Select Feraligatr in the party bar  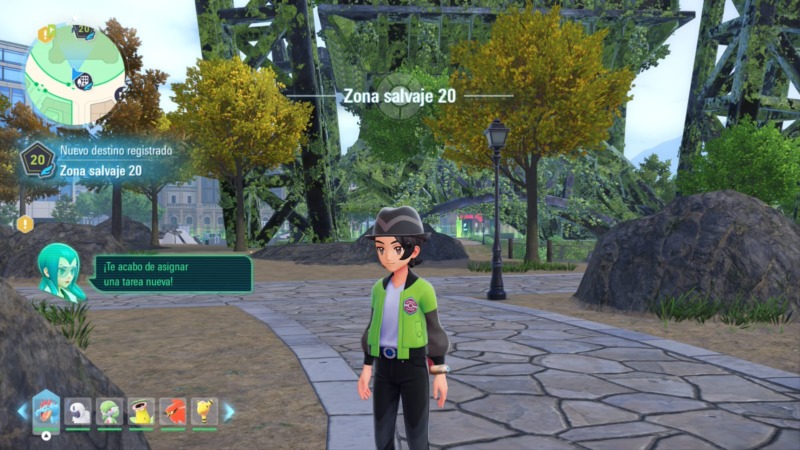(46, 410)
